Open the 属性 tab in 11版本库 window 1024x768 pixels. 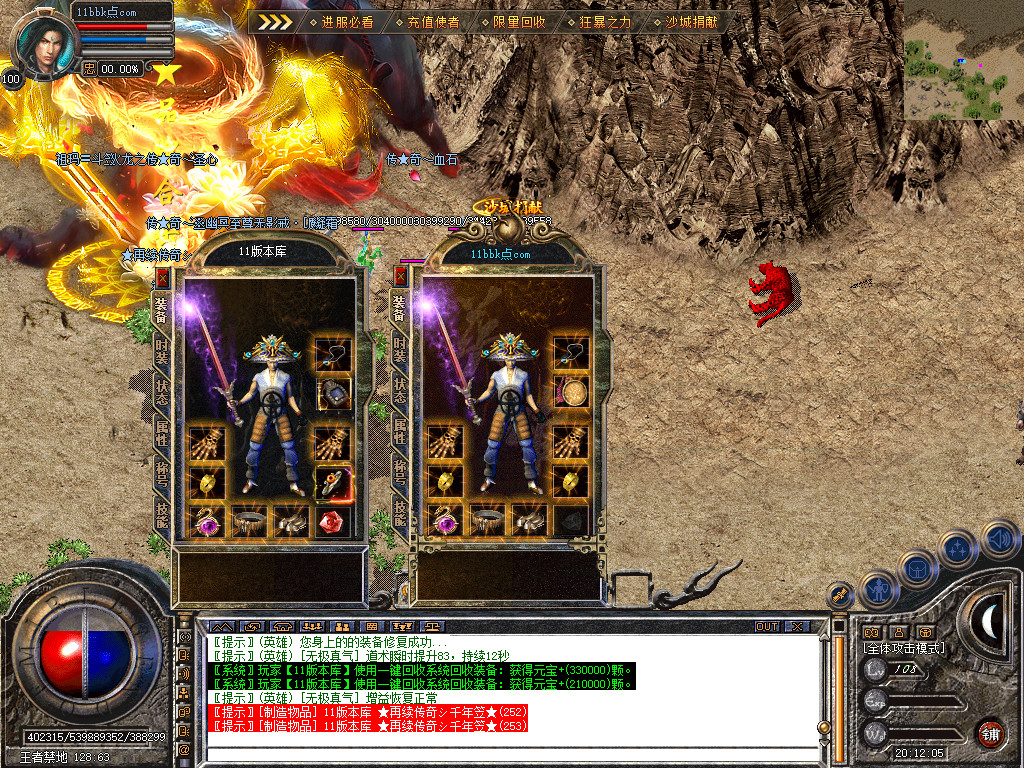[x=162, y=431]
